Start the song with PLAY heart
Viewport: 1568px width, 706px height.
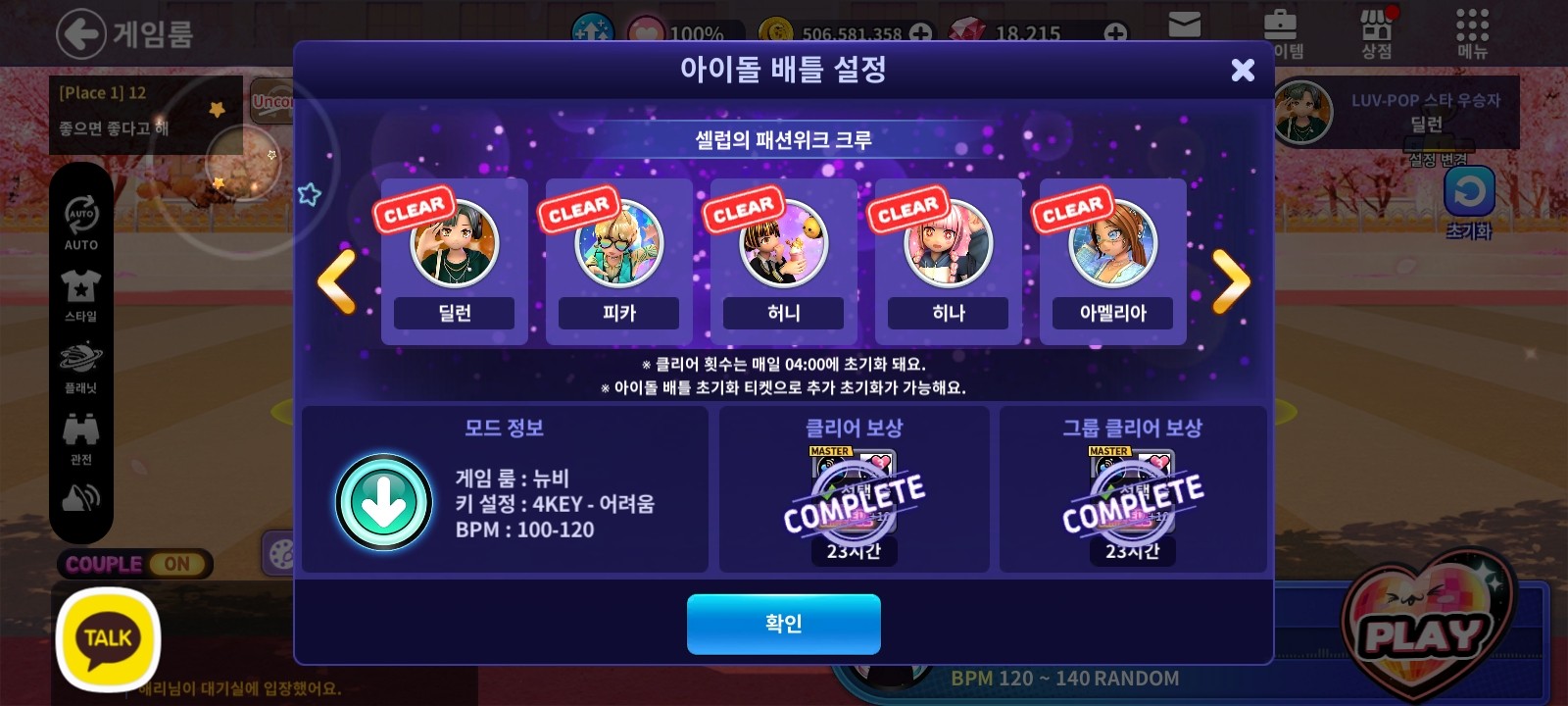click(1424, 632)
